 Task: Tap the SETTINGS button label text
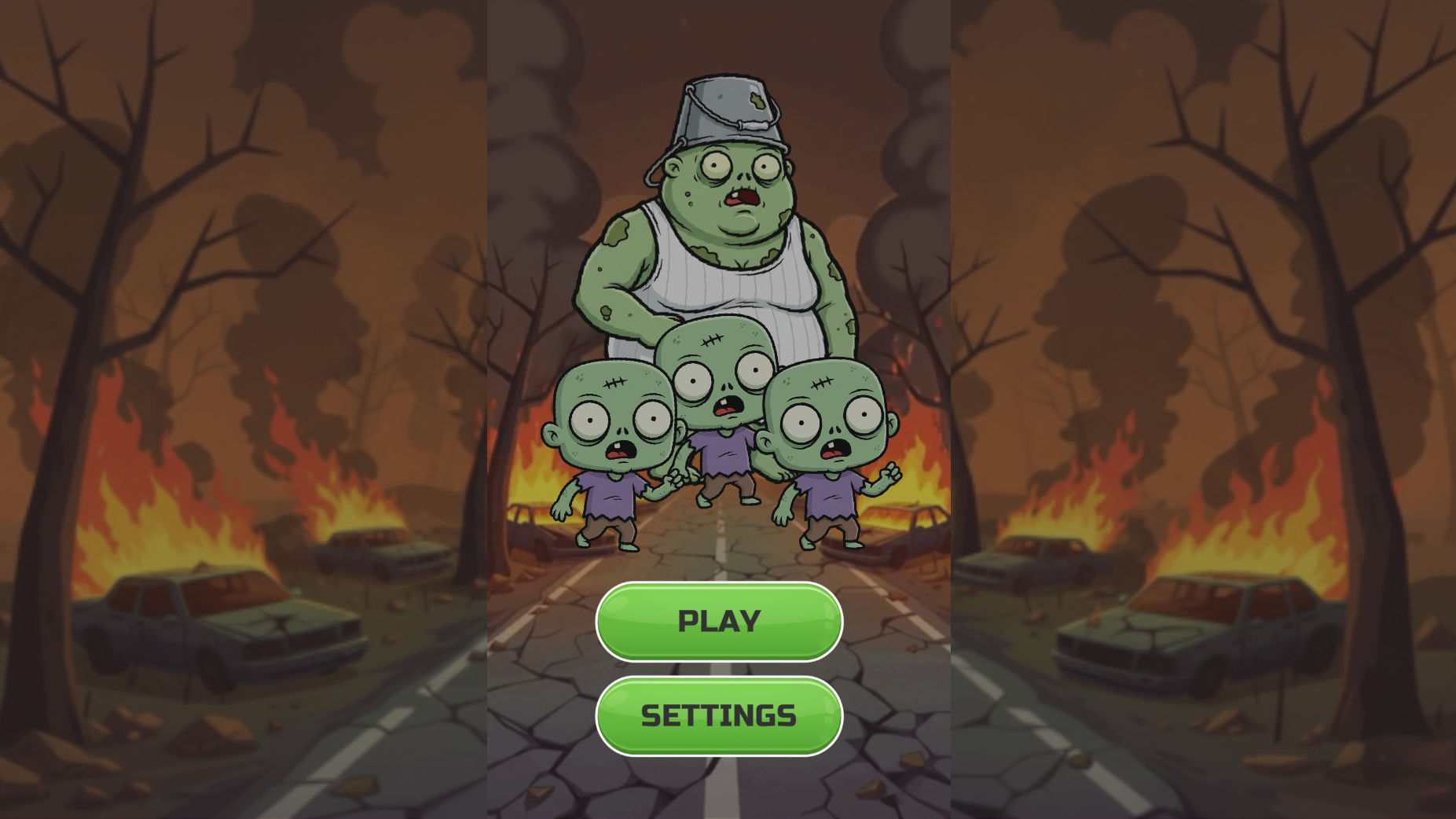(717, 716)
